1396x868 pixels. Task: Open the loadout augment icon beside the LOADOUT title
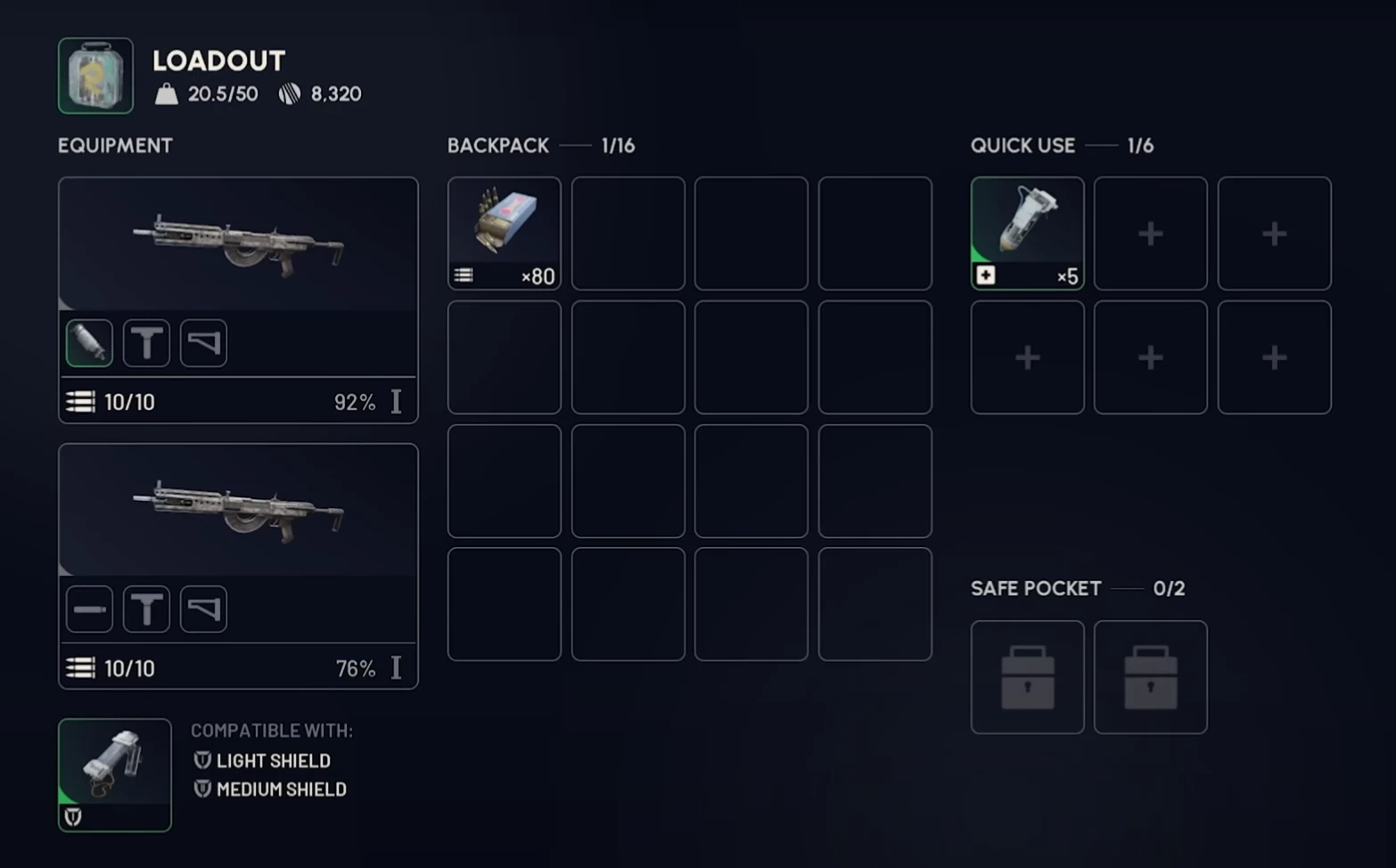pyautogui.click(x=95, y=76)
